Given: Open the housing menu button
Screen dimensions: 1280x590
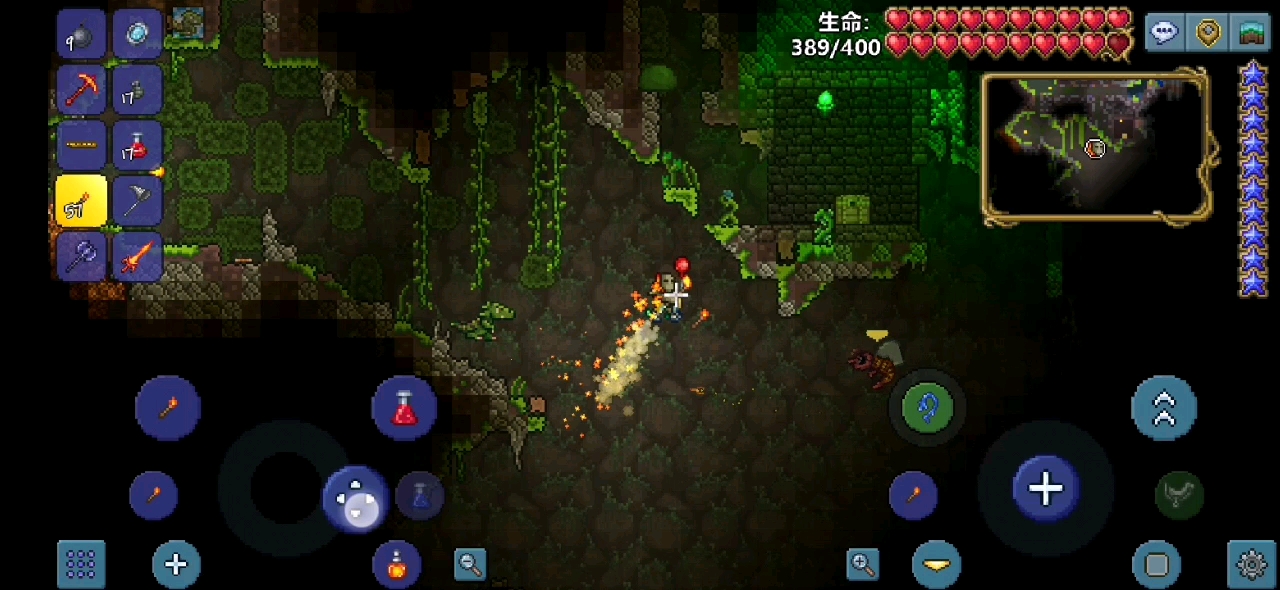Looking at the screenshot, I should click(x=1250, y=32).
